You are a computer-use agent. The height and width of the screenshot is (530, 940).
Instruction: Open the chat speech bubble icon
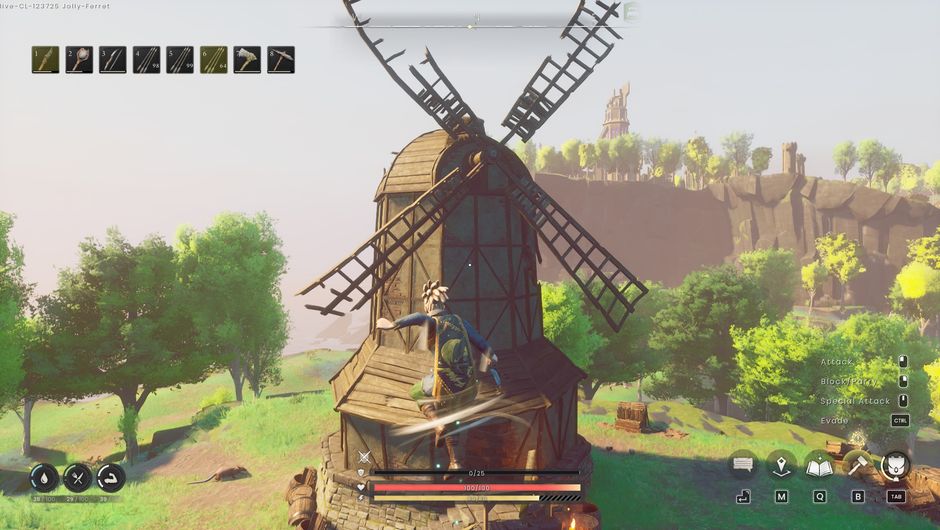pos(743,464)
